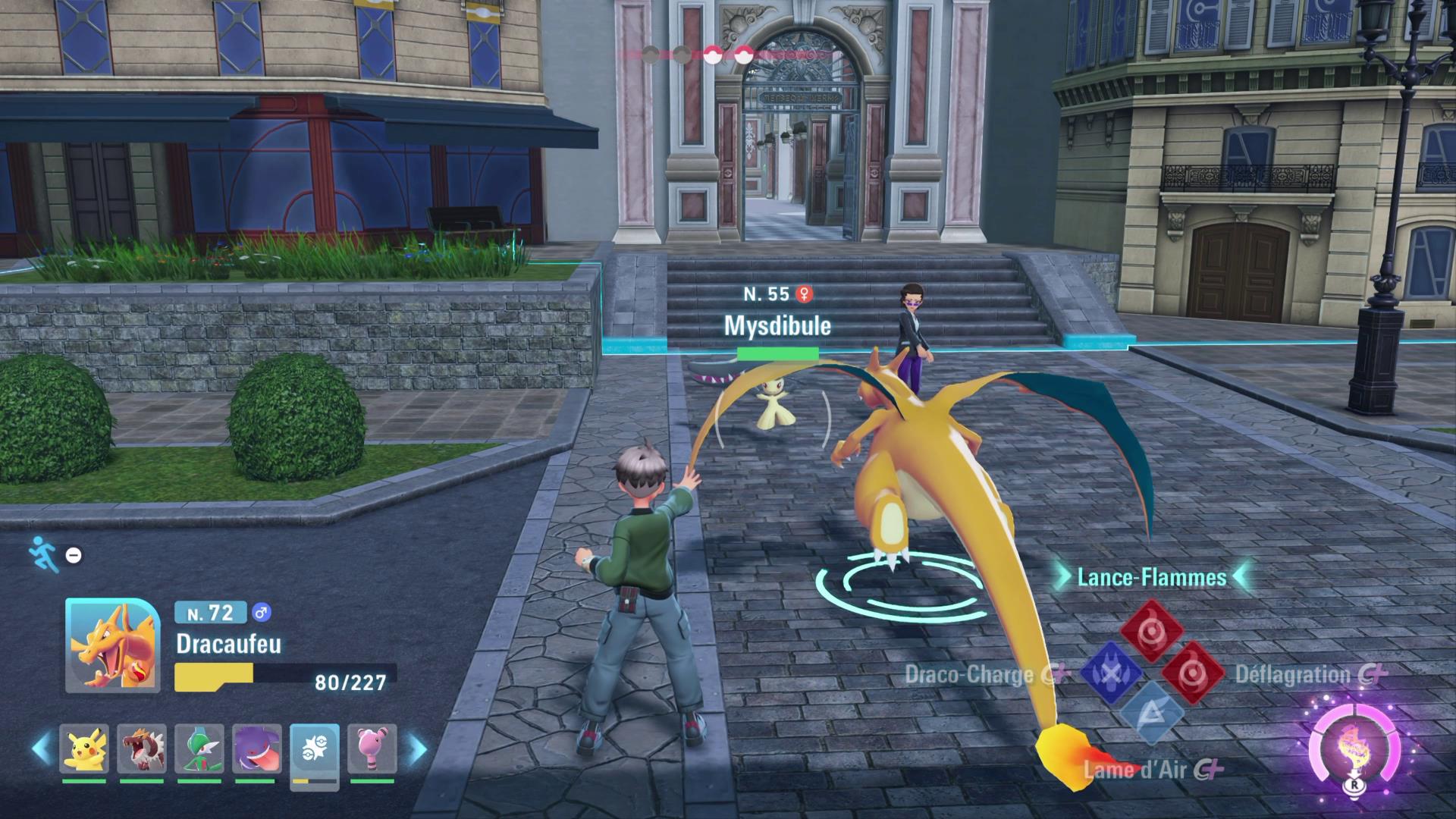The image size is (1456, 819).
Task: Pick the green Gallade party slot
Action: (199, 749)
